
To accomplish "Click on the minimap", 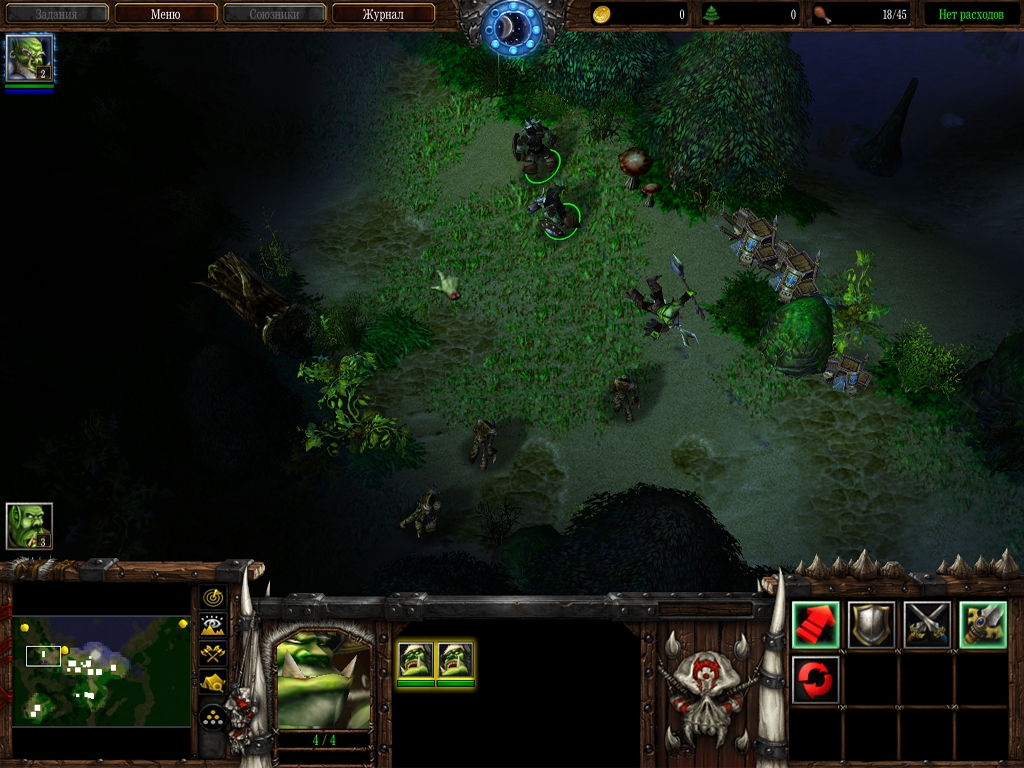I will pos(101,670).
